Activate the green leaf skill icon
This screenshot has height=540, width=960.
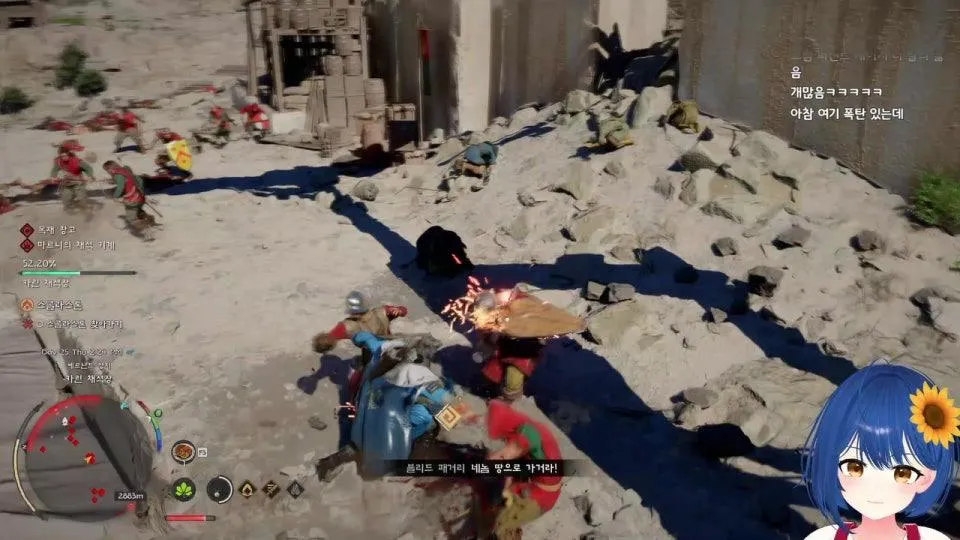184,489
